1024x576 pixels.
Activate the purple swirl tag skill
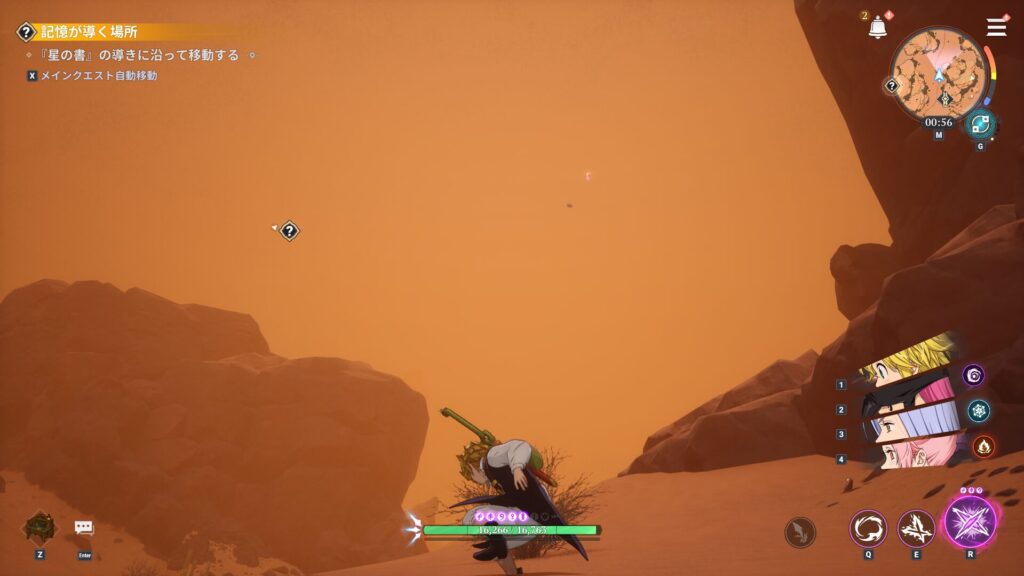coord(974,375)
